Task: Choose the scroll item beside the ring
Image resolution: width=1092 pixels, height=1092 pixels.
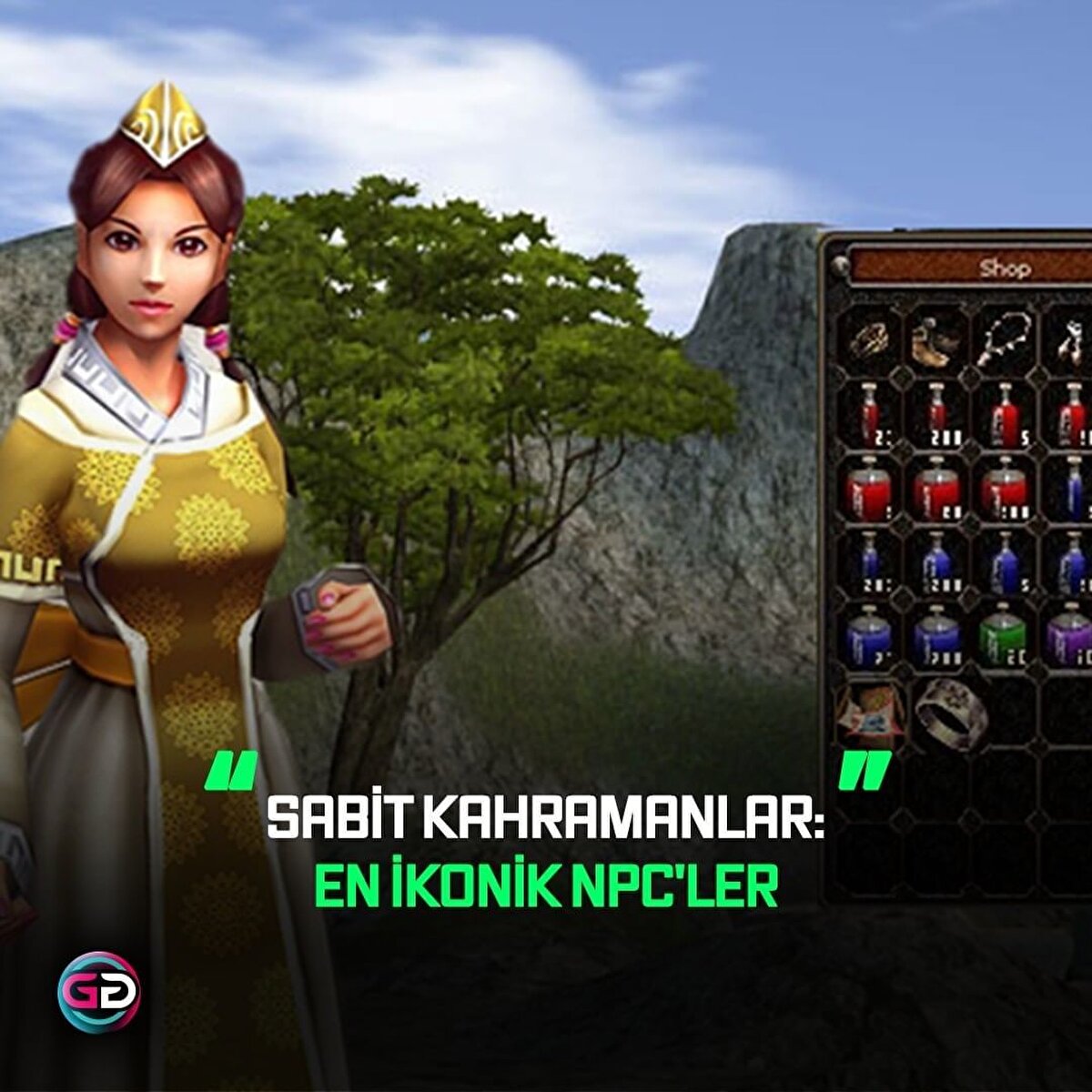Action: click(x=871, y=710)
